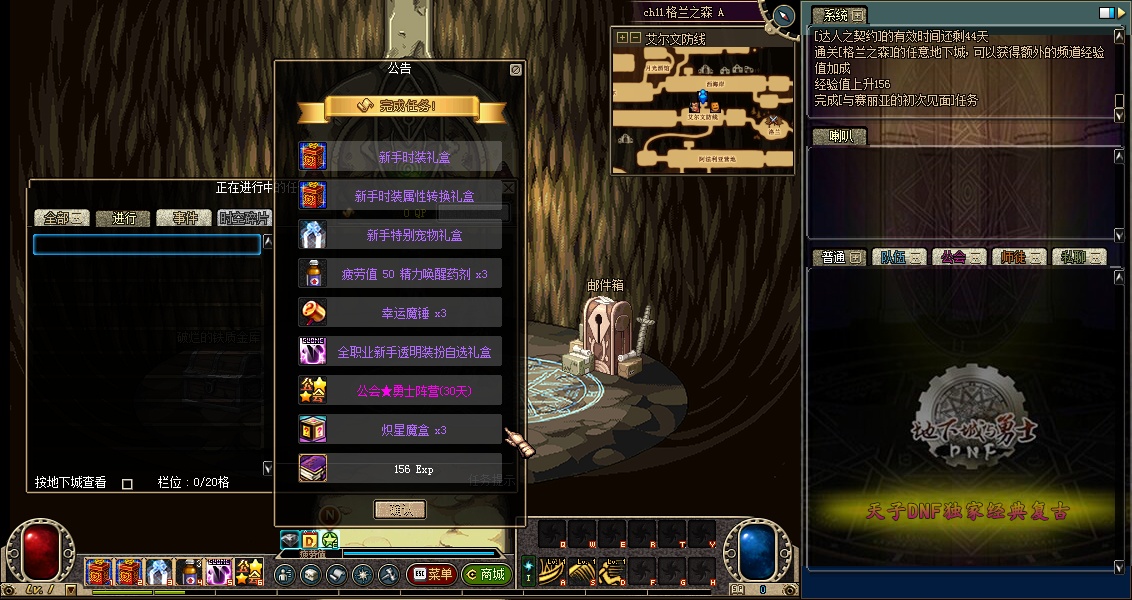The width and height of the screenshot is (1132, 600).
Task: Open the 商城 cash shop
Action: click(487, 574)
